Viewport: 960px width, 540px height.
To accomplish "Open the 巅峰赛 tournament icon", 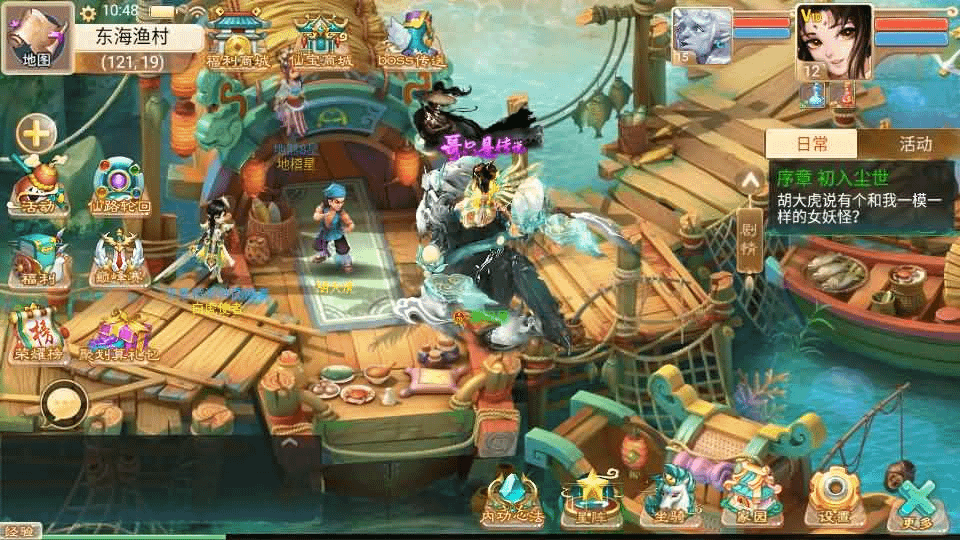I will click(x=120, y=260).
